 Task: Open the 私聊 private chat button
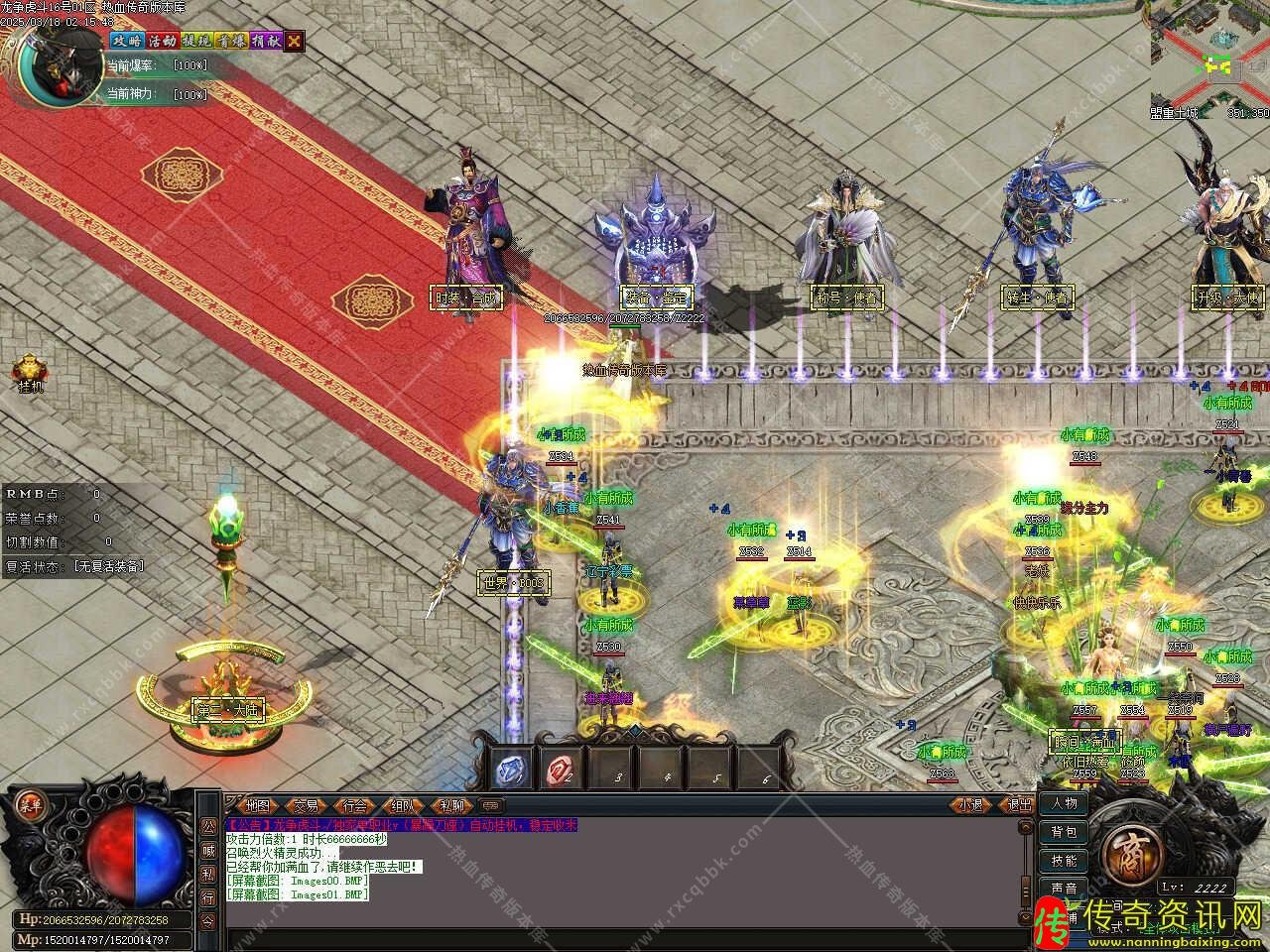(452, 805)
